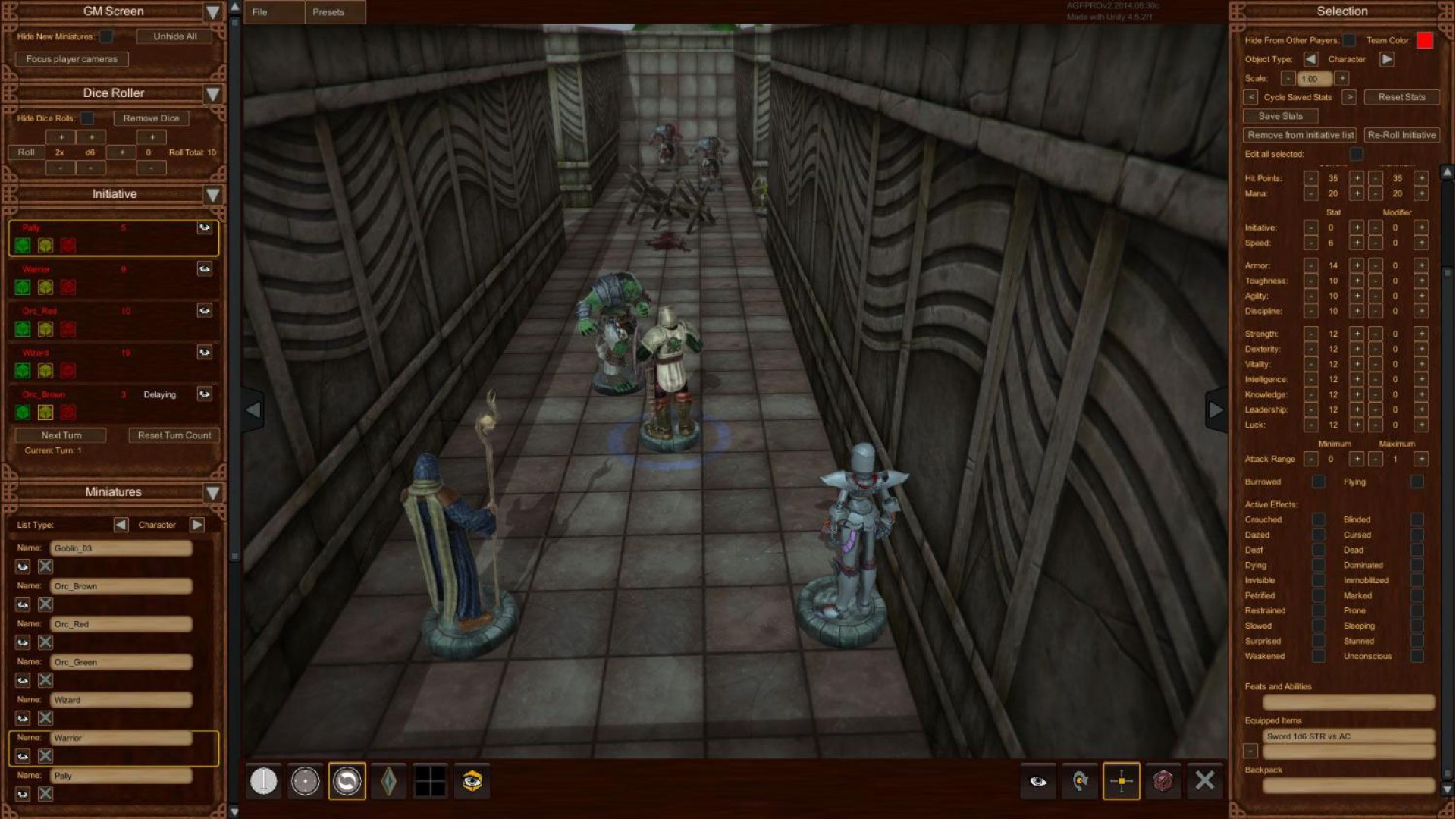Screen dimensions: 1456x819
Task: Enable the Burrowed checkbox
Action: [1319, 482]
